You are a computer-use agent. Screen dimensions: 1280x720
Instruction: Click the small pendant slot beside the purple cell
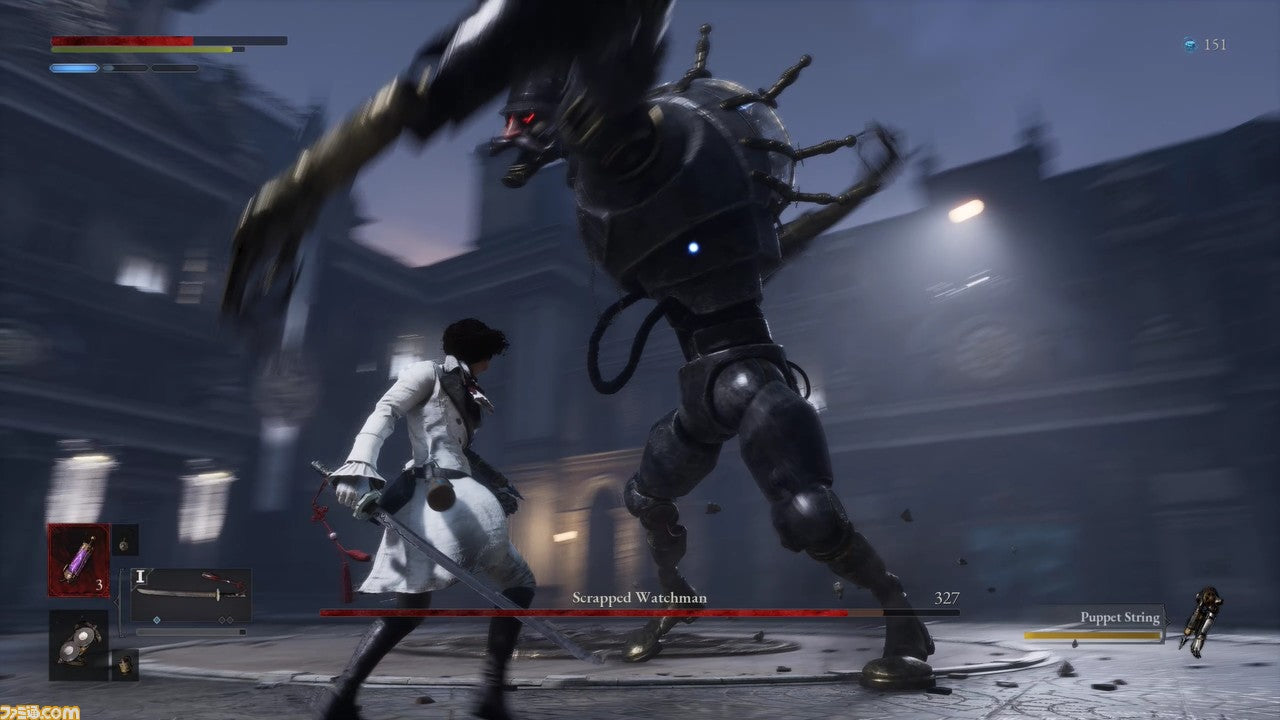pyautogui.click(x=125, y=540)
